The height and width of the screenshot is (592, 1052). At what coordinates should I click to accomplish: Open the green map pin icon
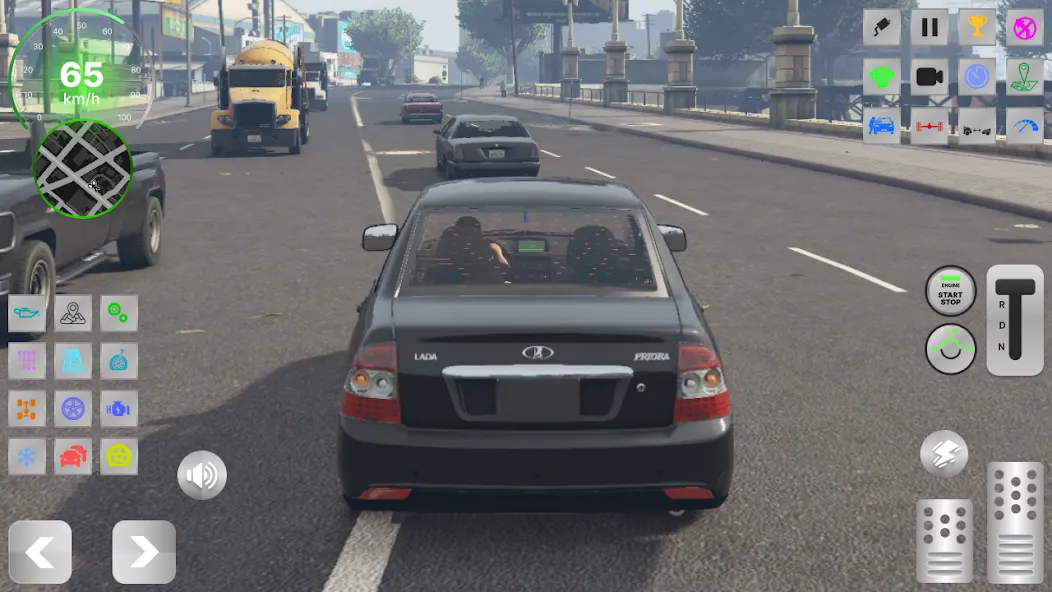1025,77
